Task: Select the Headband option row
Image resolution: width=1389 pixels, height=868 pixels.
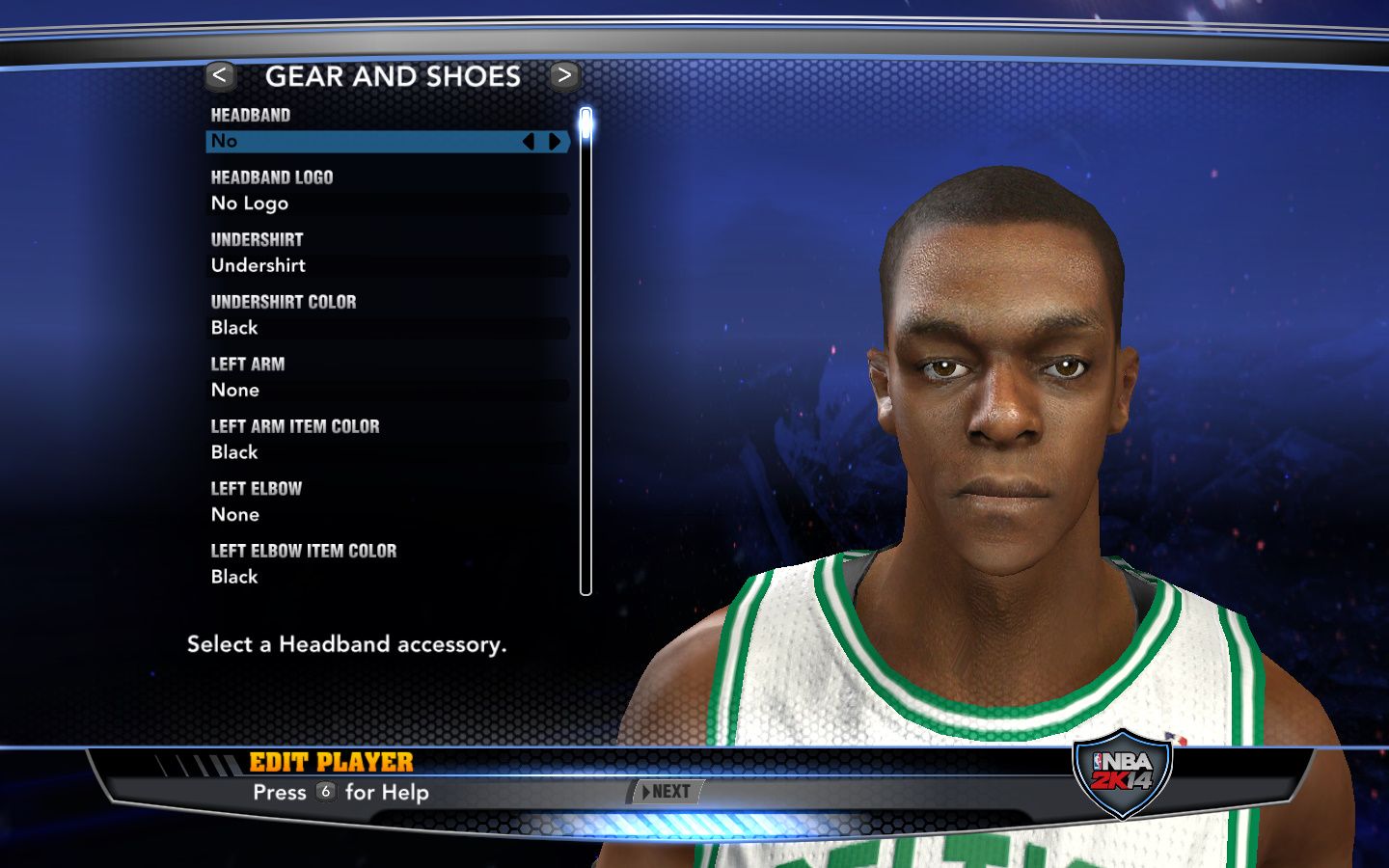Action: pyautogui.click(x=367, y=142)
